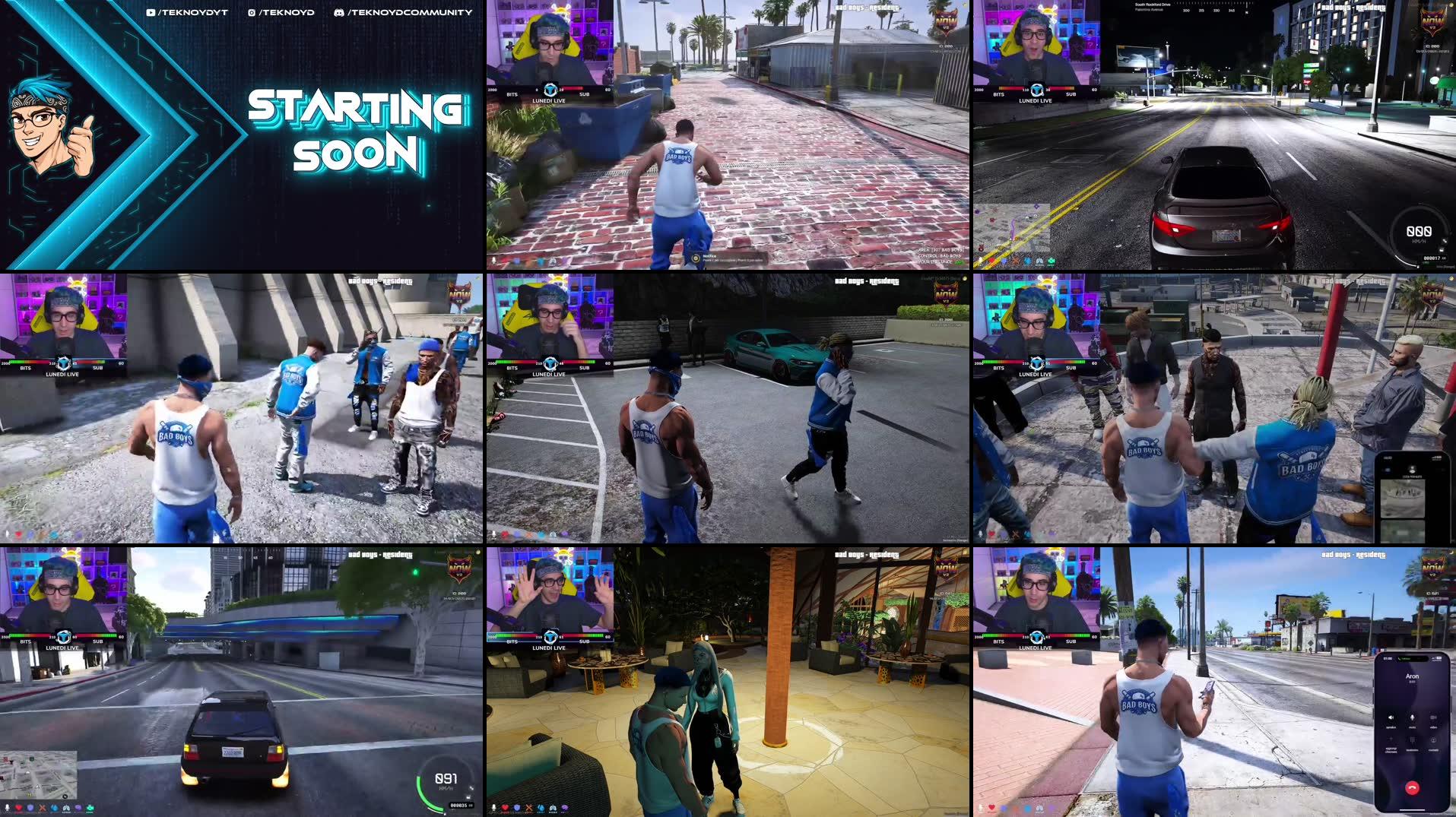The height and width of the screenshot is (817, 1456).
Task: Open the YouTube channel icon beside /TEKNOYDYT
Action: coord(151,11)
